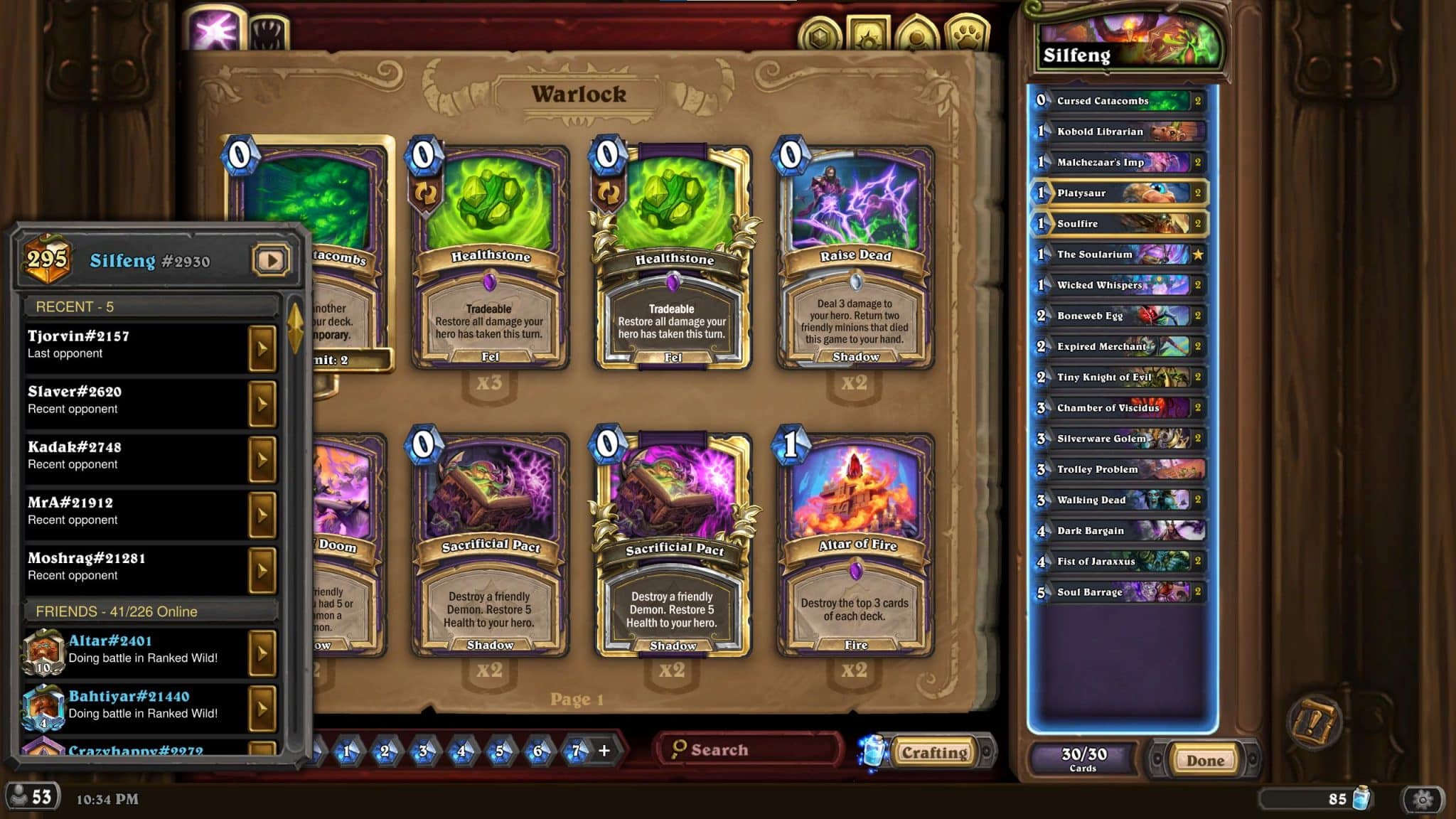
Task: Click the Done button
Action: tap(1205, 760)
